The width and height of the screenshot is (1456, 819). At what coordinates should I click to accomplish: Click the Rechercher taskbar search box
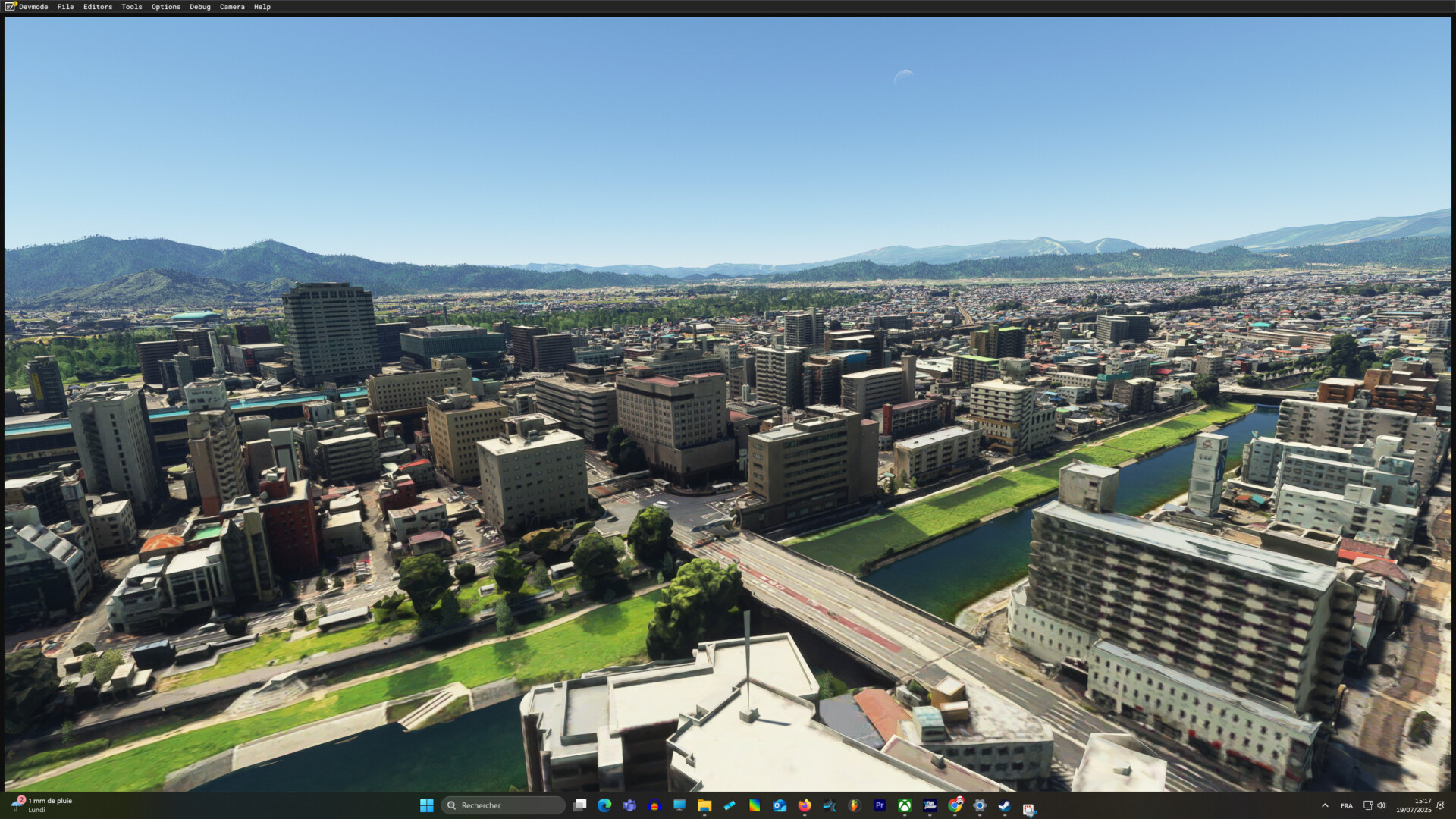point(504,805)
